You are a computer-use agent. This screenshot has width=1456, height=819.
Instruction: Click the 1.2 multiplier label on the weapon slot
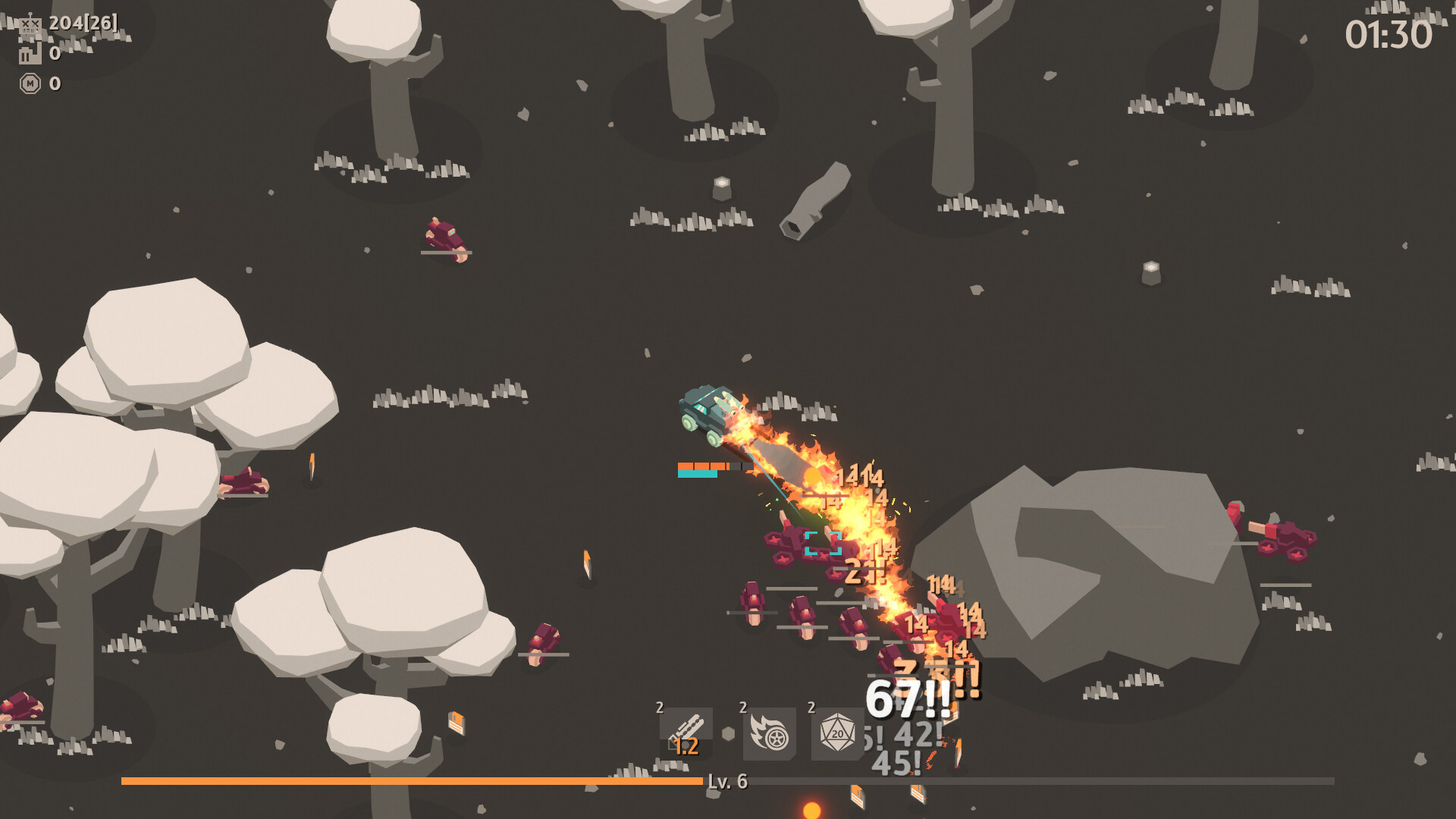tap(687, 746)
